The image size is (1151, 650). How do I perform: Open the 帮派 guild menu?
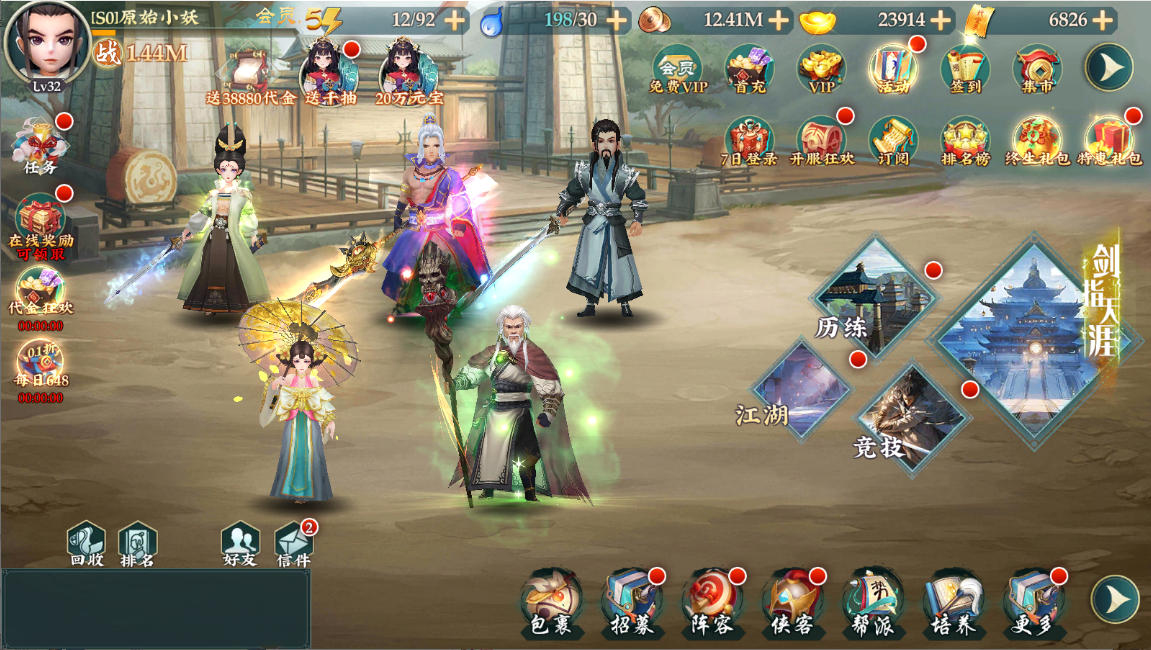click(873, 602)
